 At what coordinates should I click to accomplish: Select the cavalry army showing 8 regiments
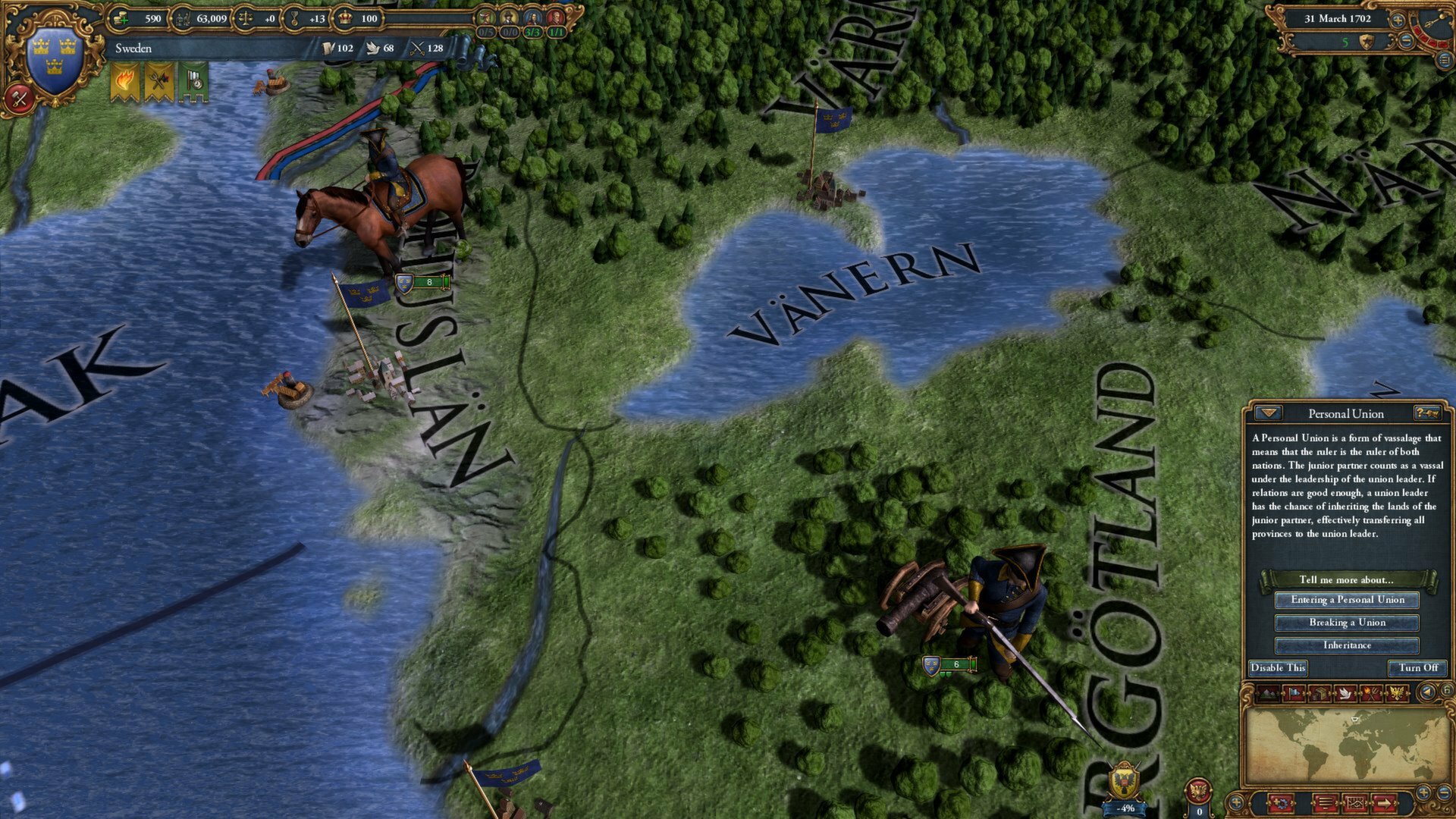421,282
